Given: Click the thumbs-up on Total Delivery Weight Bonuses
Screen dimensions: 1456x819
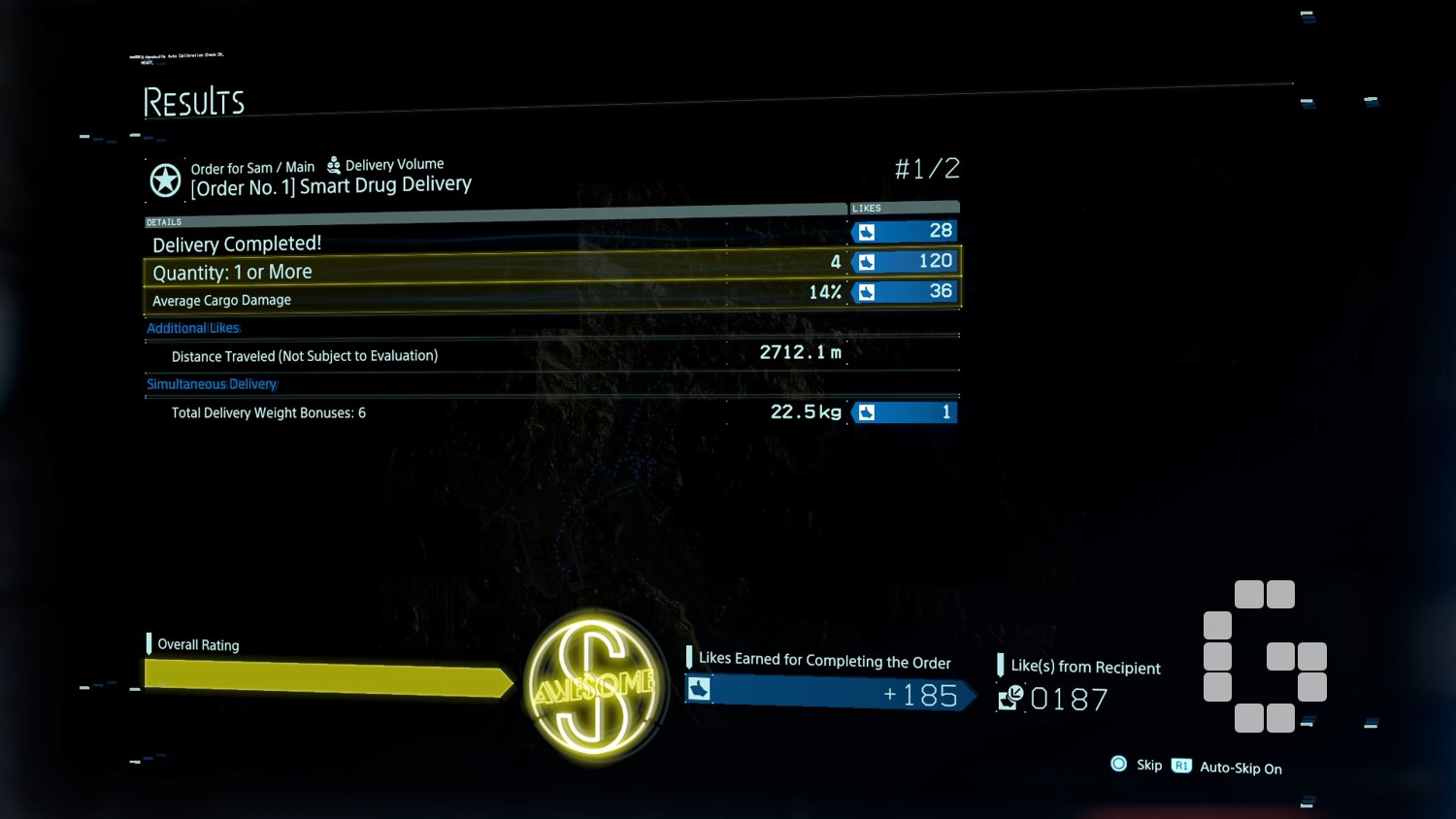Looking at the screenshot, I should click(x=867, y=411).
